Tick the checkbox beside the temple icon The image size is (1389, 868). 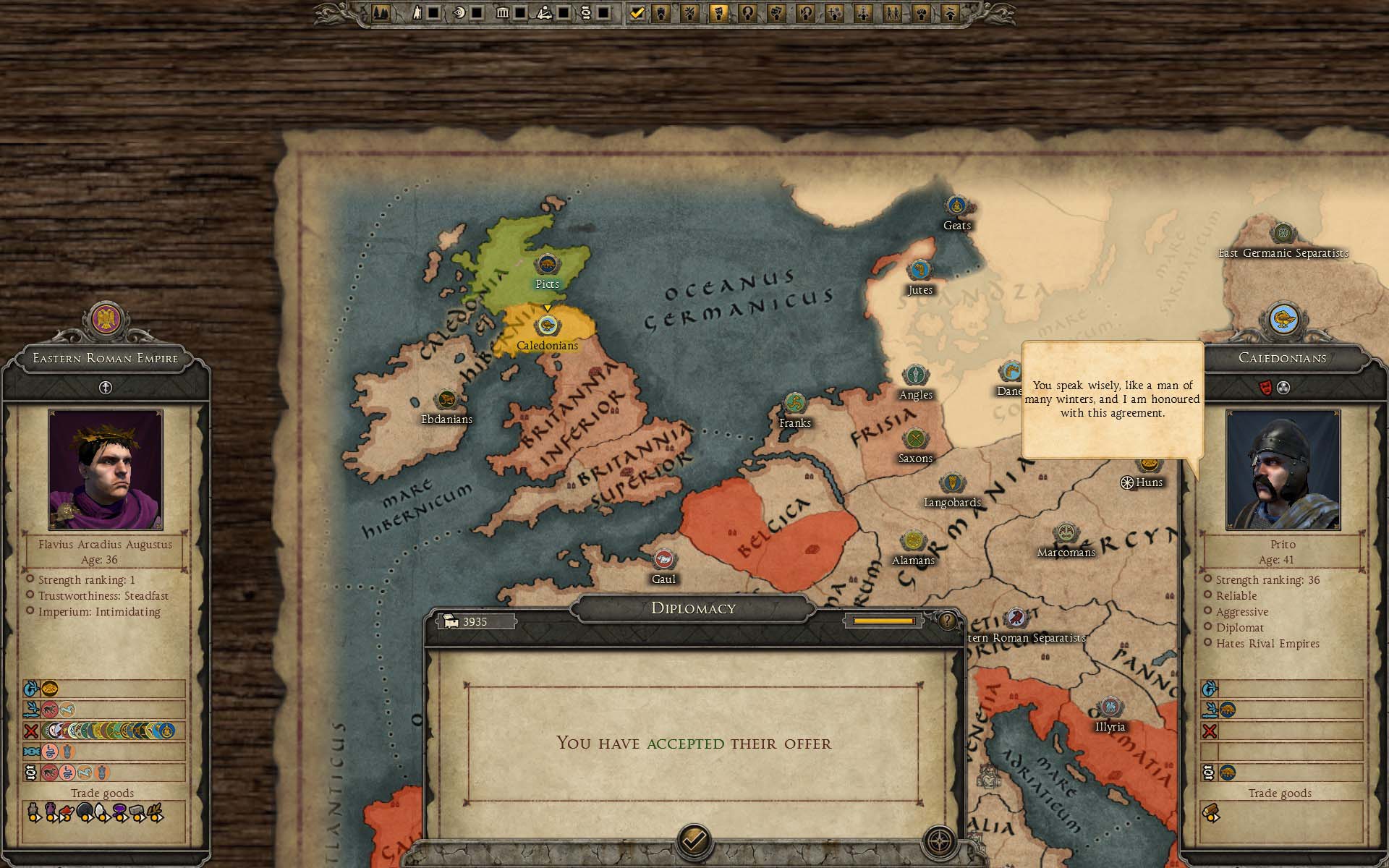click(519, 13)
